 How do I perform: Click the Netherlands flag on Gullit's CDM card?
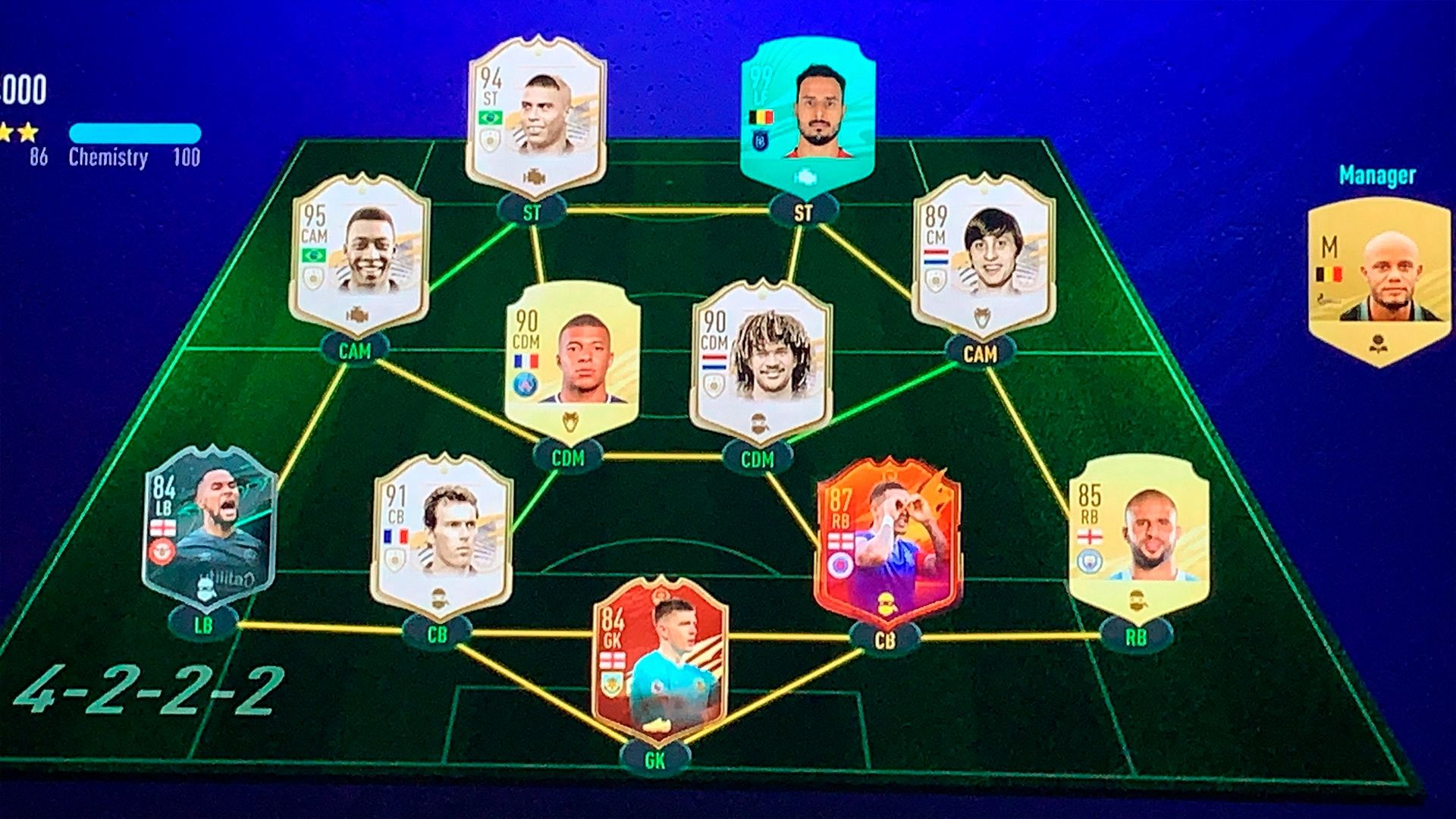[713, 362]
